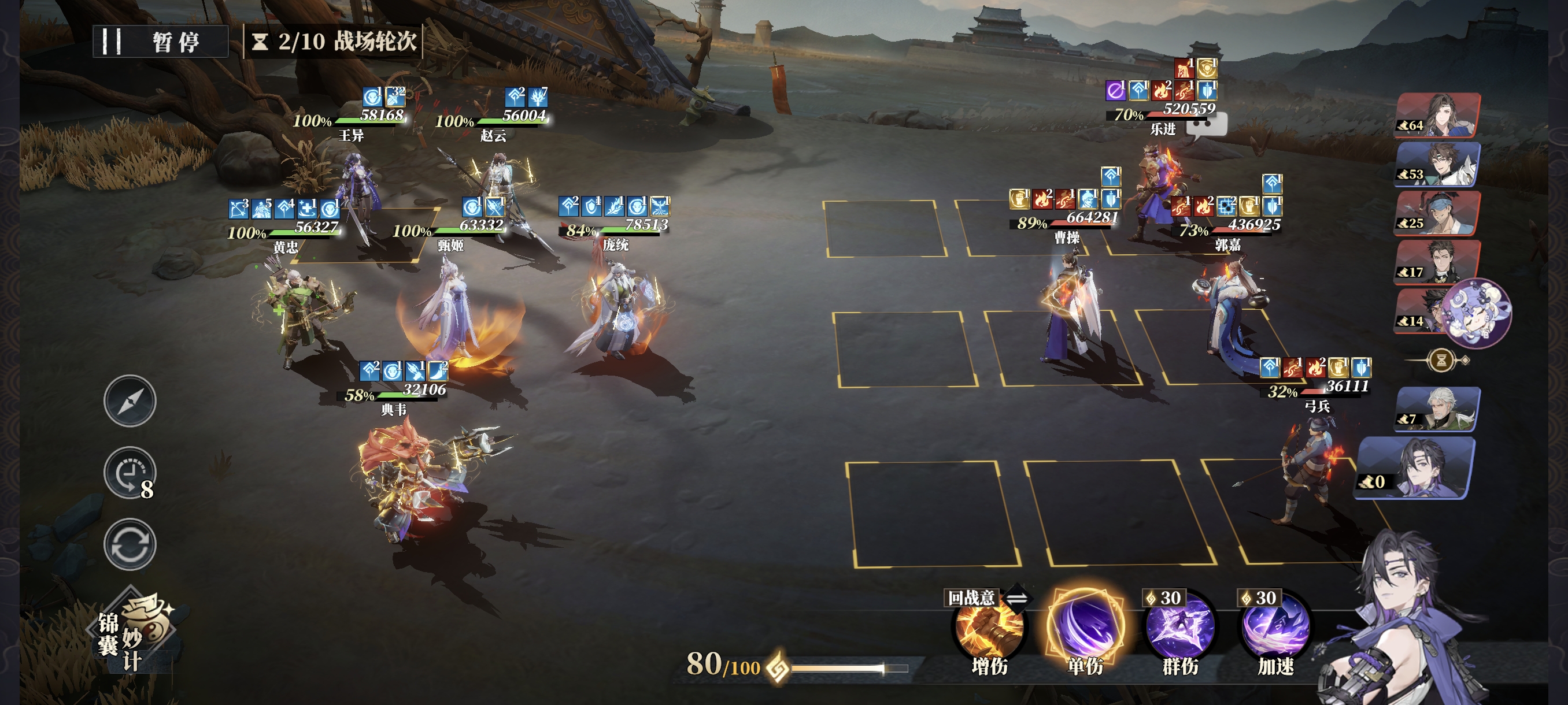Open the speech bubble chat icon
This screenshot has height=705, width=1568.
coord(1206,126)
